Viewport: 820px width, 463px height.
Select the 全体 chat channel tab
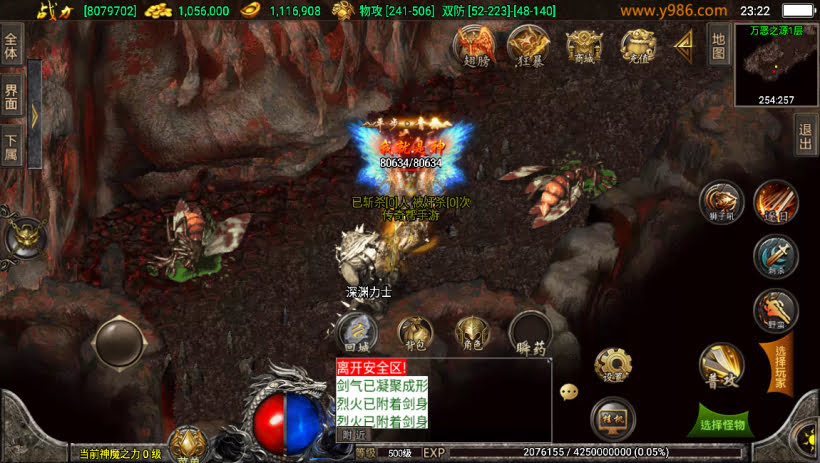pos(11,47)
